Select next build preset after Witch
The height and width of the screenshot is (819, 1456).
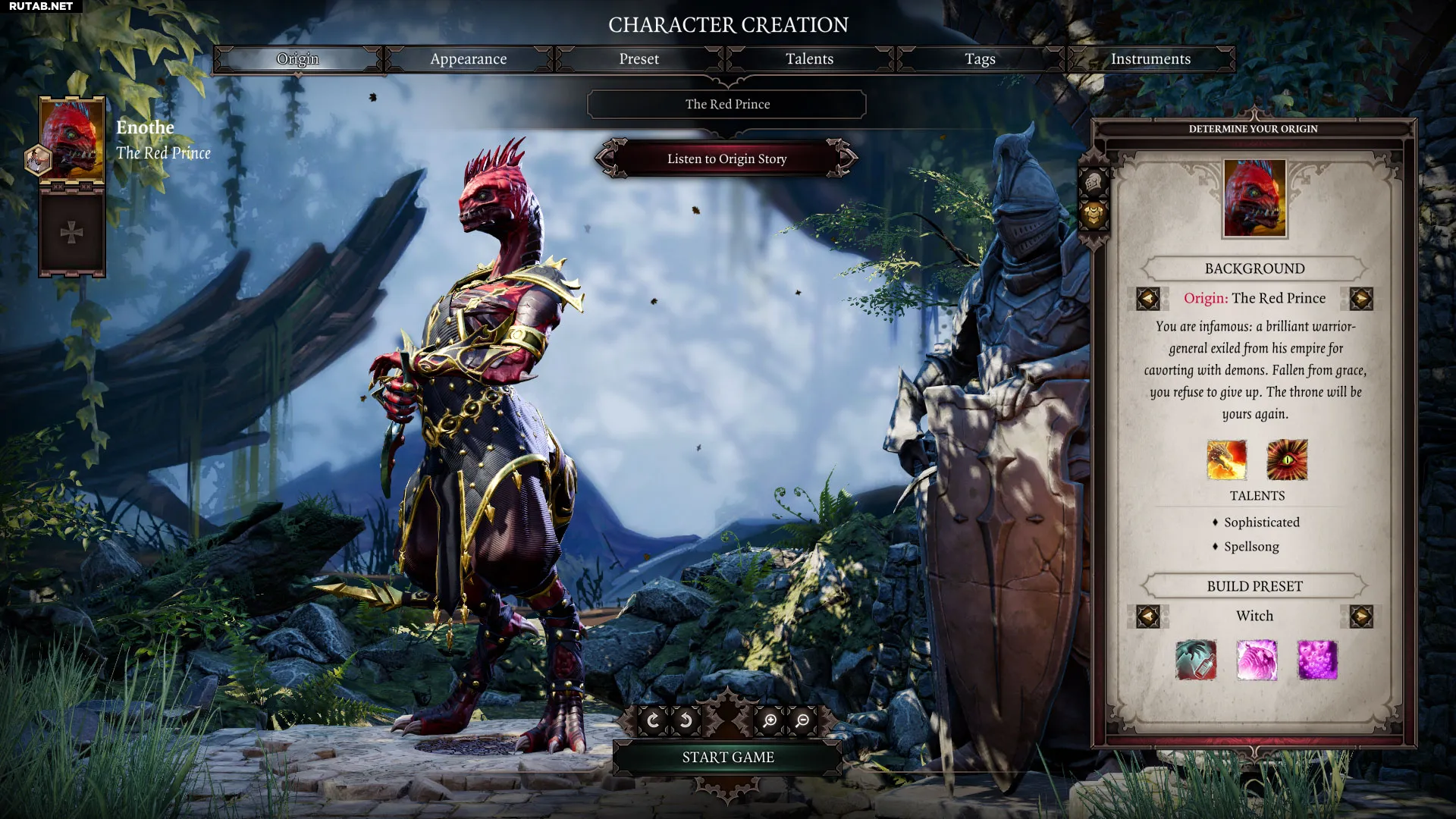point(1360,617)
